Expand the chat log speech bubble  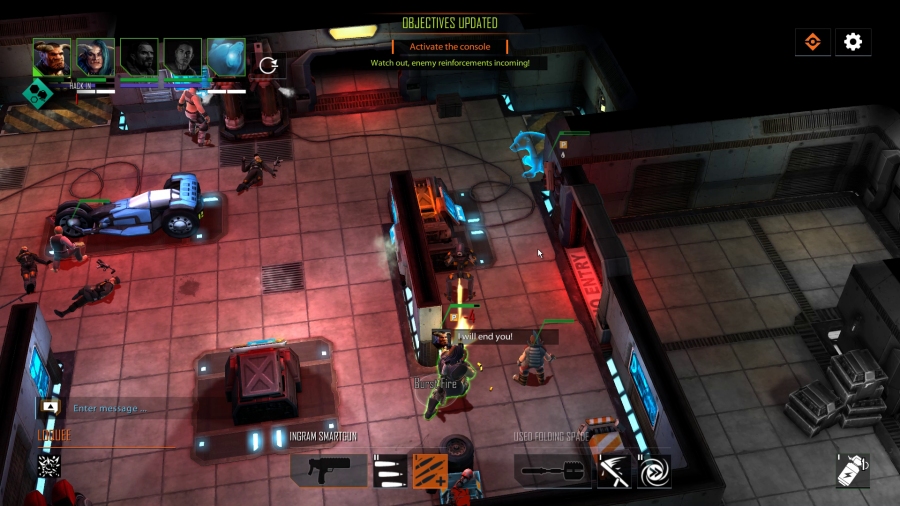[x=49, y=408]
